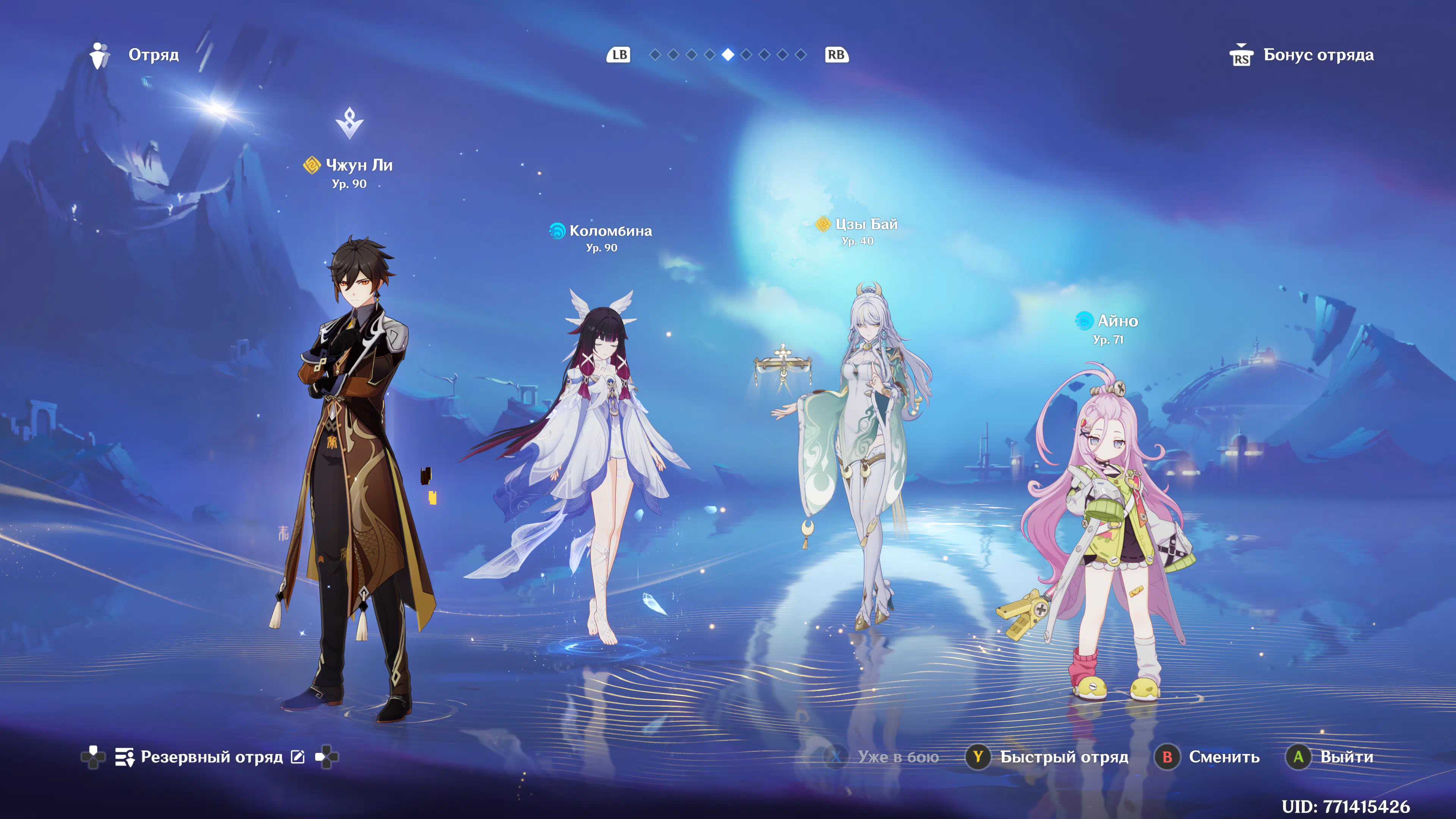
Task: Click the pencil edit icon for team name
Action: (298, 757)
